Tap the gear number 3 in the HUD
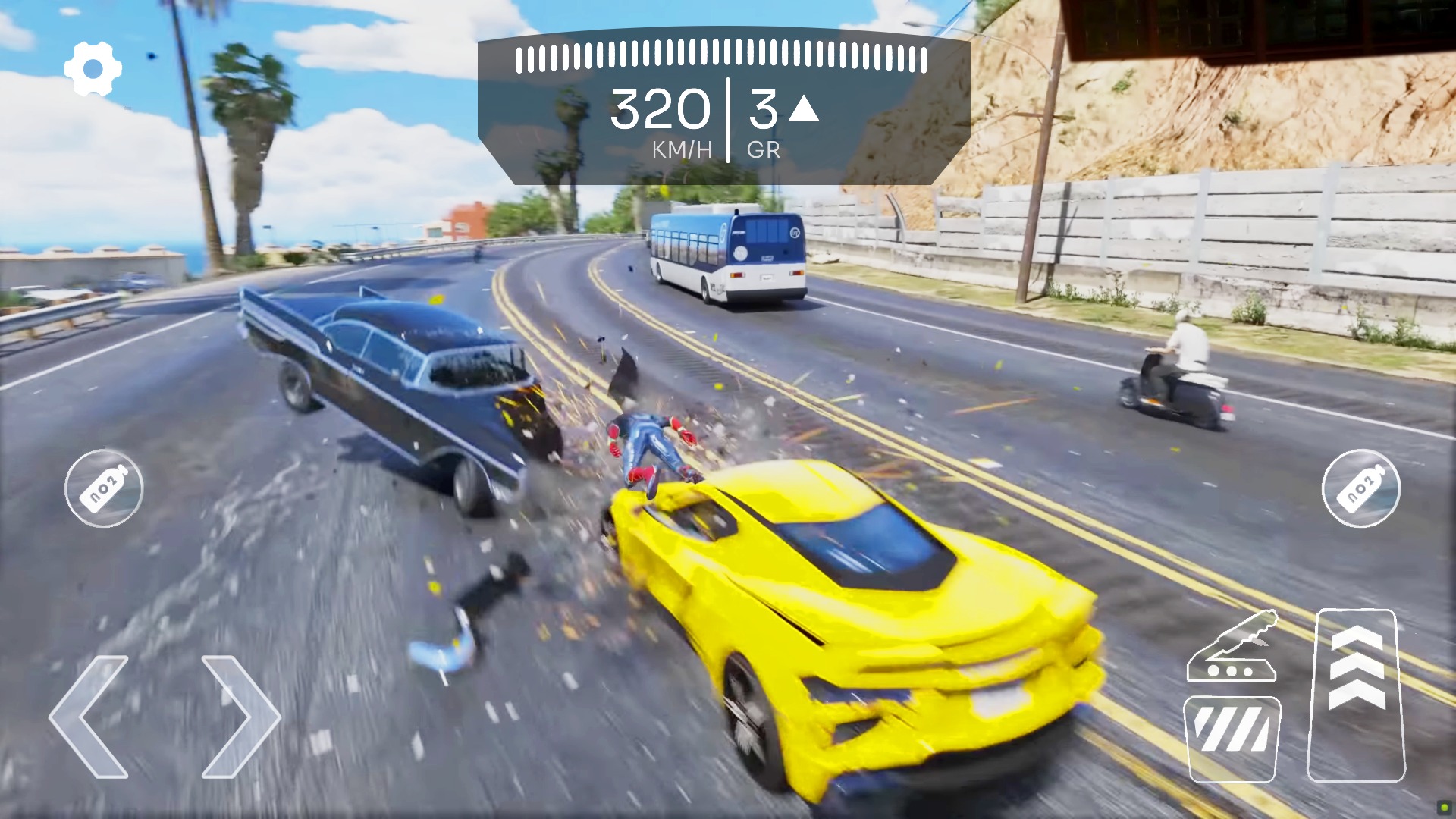This screenshot has height=819, width=1456. [x=762, y=108]
